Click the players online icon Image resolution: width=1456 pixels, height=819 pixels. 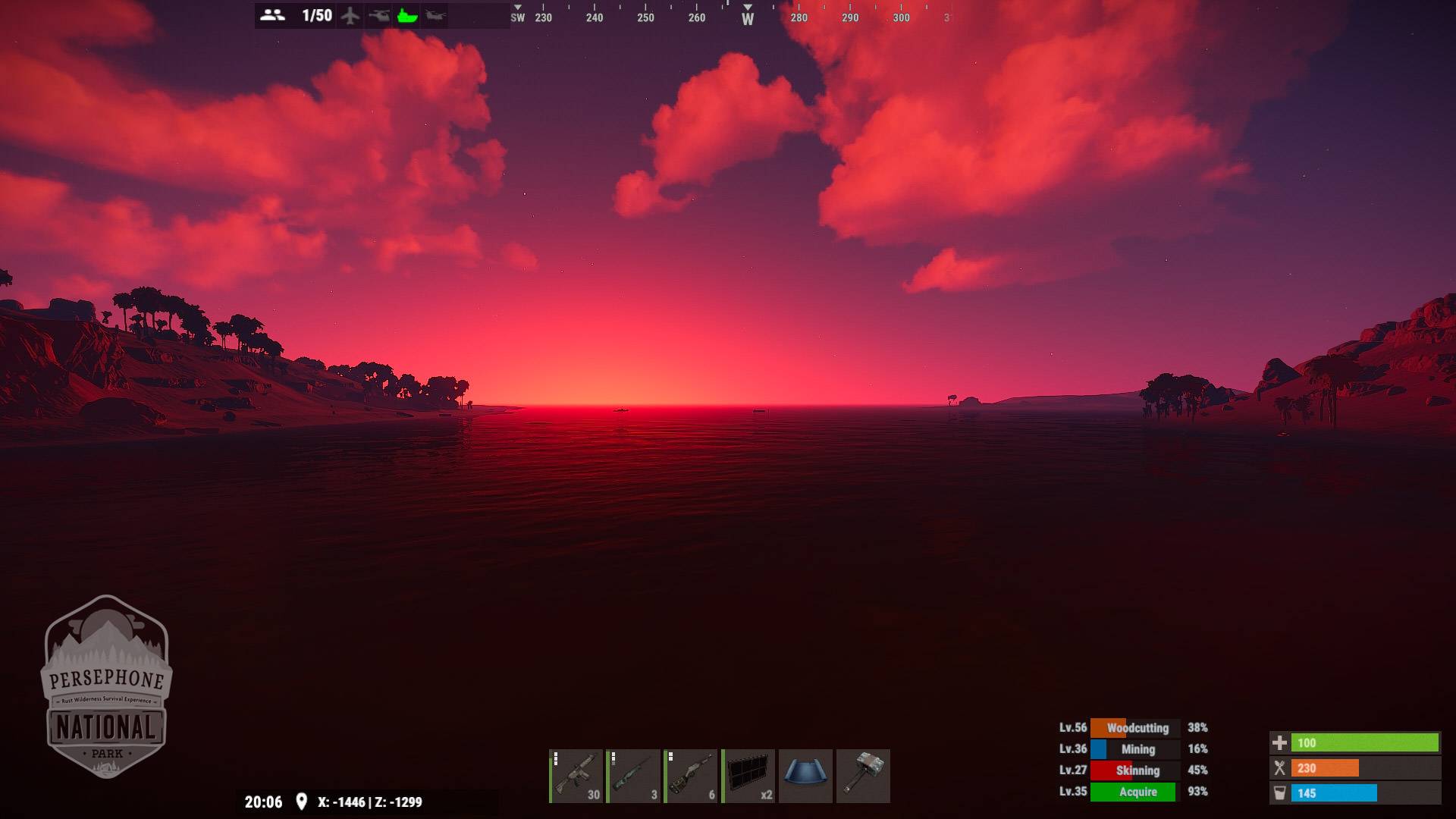[272, 15]
